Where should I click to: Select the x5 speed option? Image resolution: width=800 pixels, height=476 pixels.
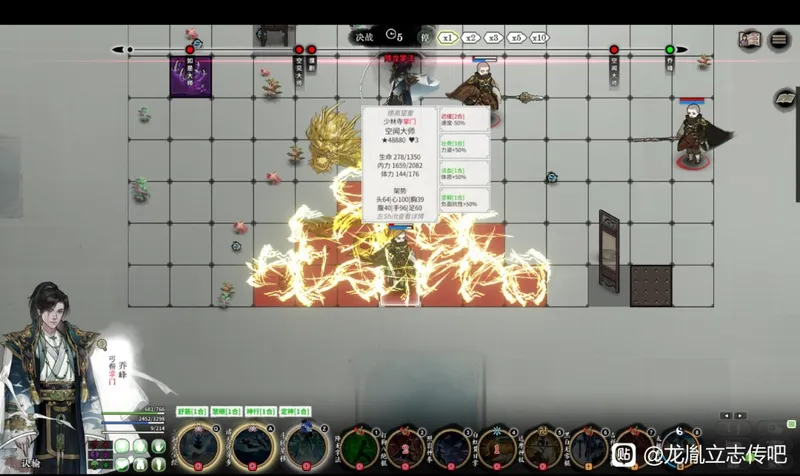click(515, 37)
